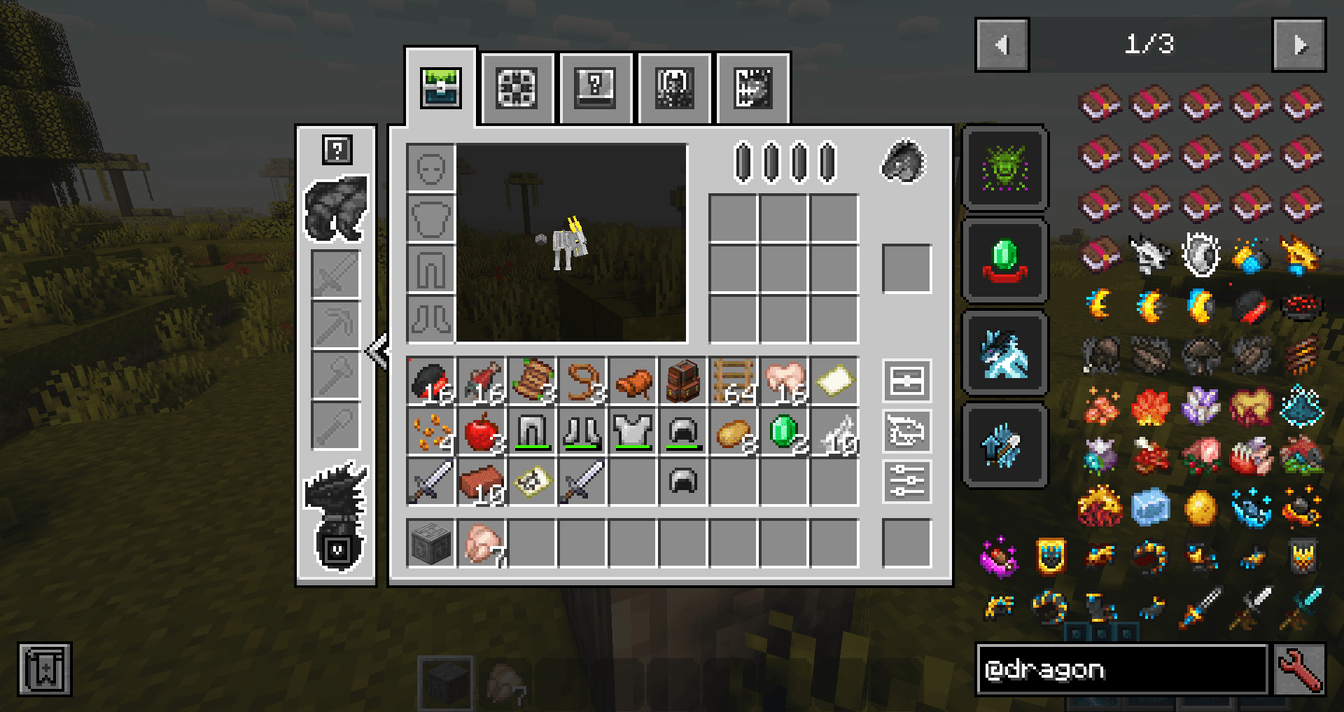Pick up the brown backpack item

tap(684, 383)
